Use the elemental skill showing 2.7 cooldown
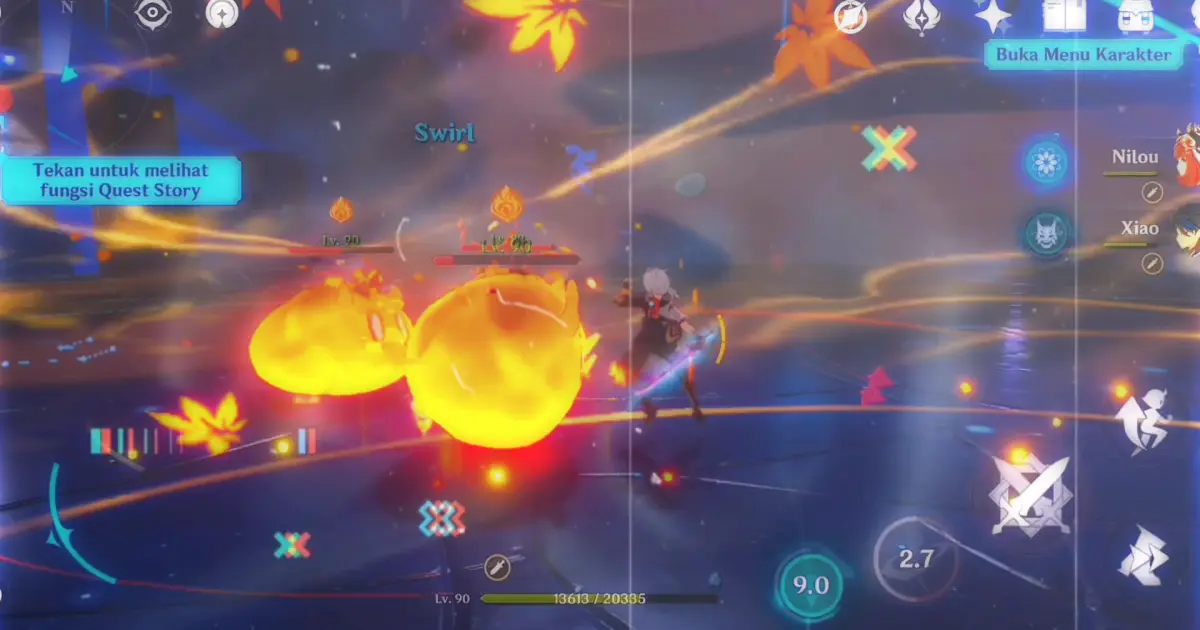Screen dimensions: 1200x630 915,558
